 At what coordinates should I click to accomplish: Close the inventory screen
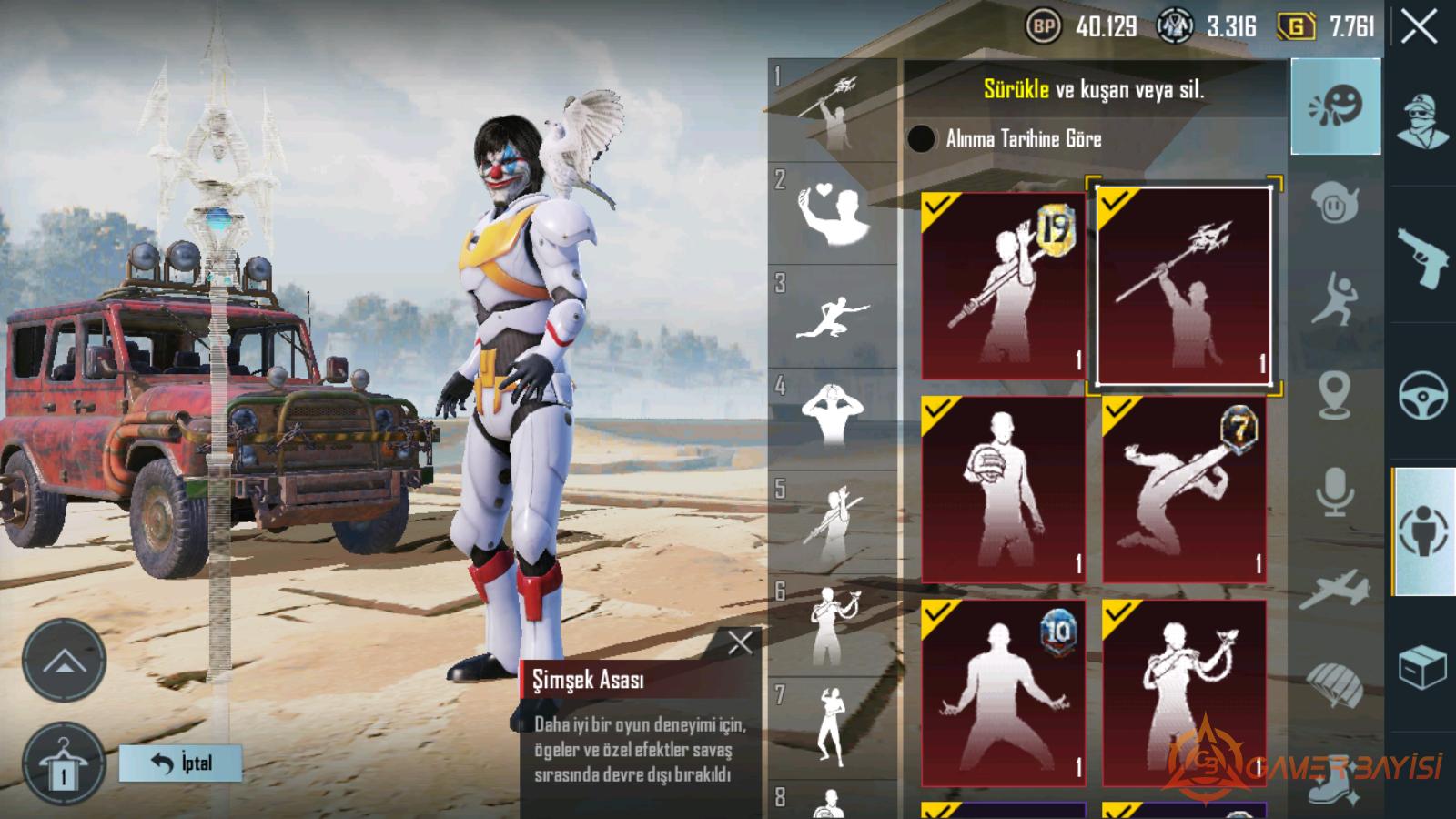click(x=1420, y=27)
